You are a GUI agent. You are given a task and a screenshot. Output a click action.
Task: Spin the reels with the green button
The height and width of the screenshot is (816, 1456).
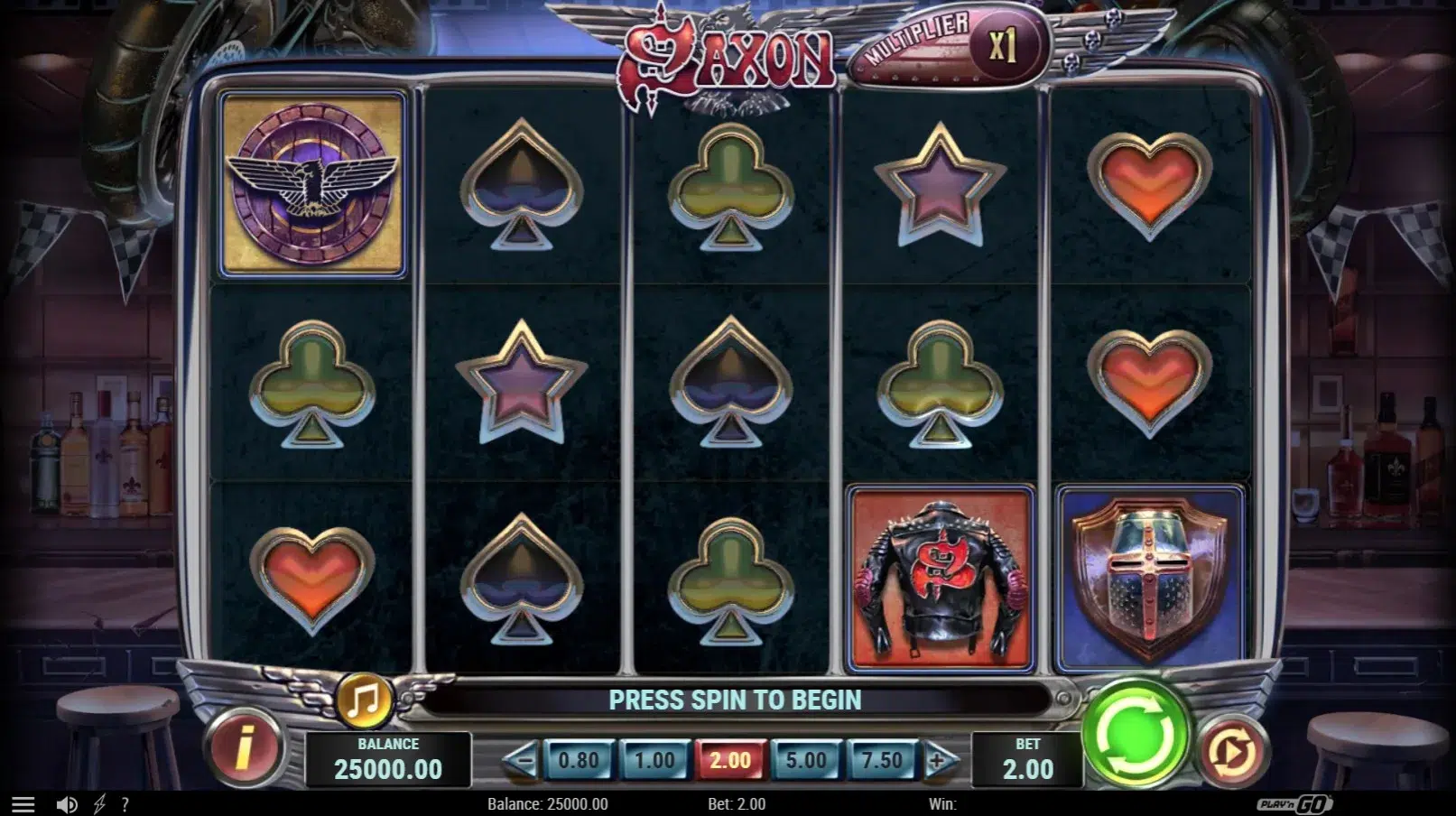(x=1136, y=735)
